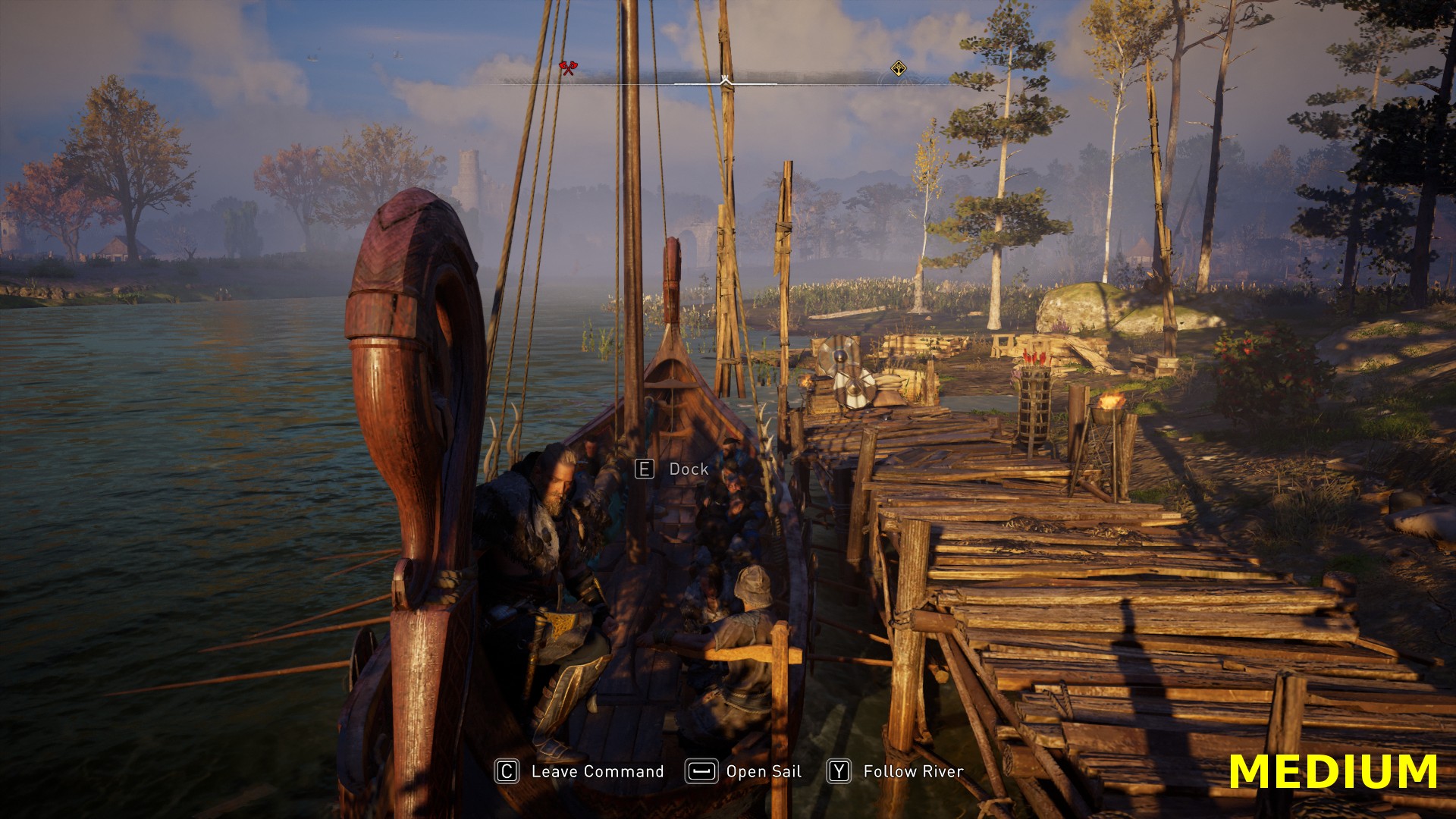Select the red crossed-axes raid marker on compass

[x=567, y=68]
